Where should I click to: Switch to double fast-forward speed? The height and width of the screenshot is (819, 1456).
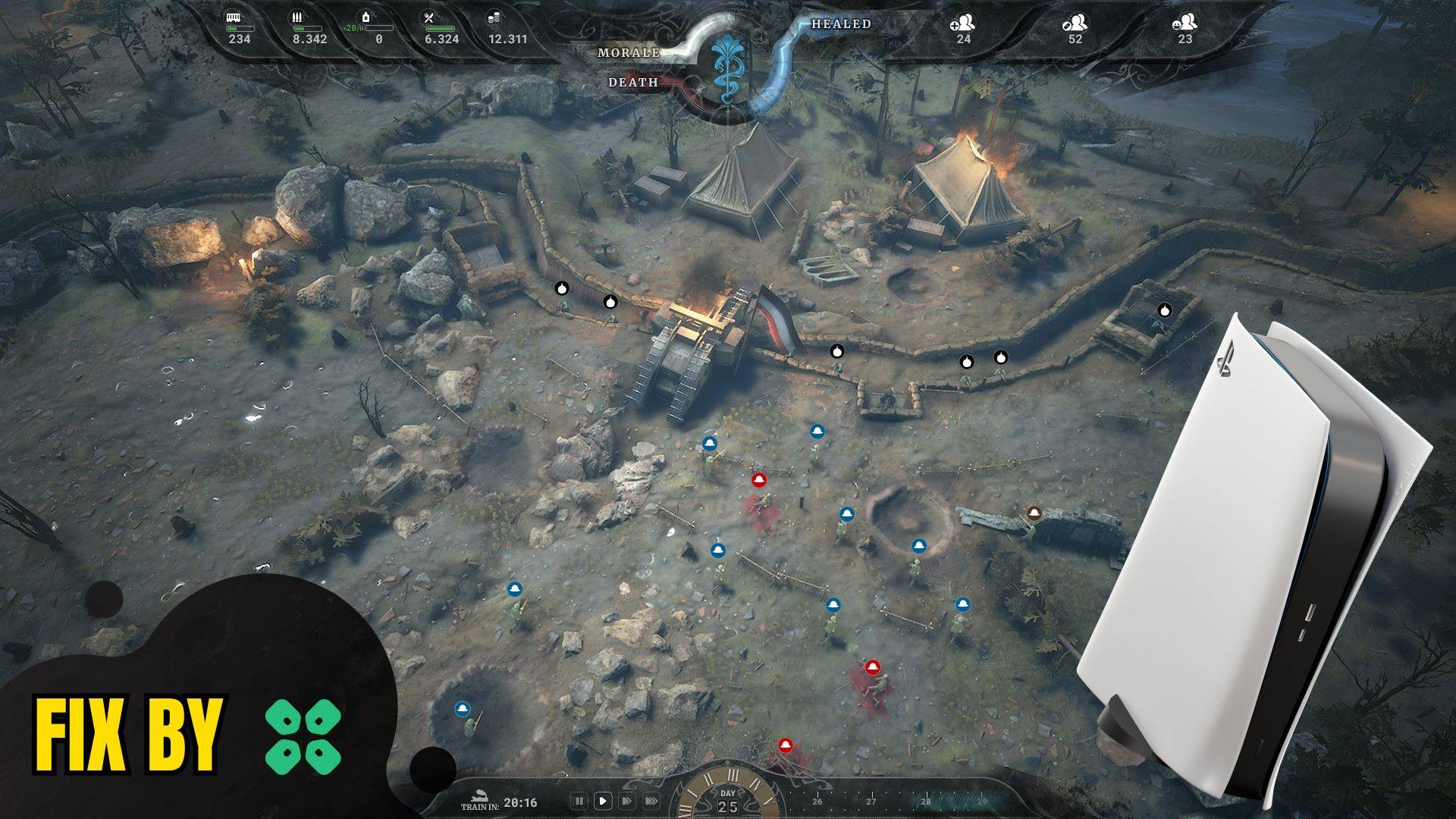(627, 801)
